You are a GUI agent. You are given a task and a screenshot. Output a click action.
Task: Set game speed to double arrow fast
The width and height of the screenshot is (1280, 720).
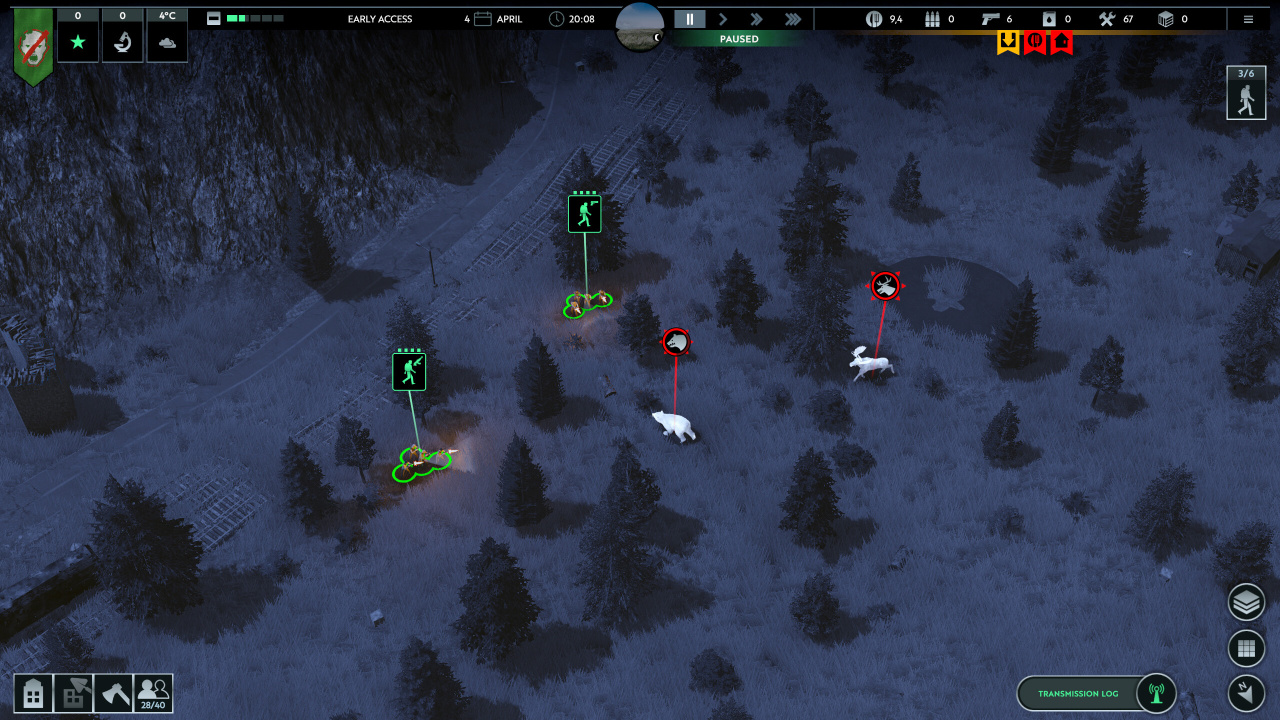[757, 19]
